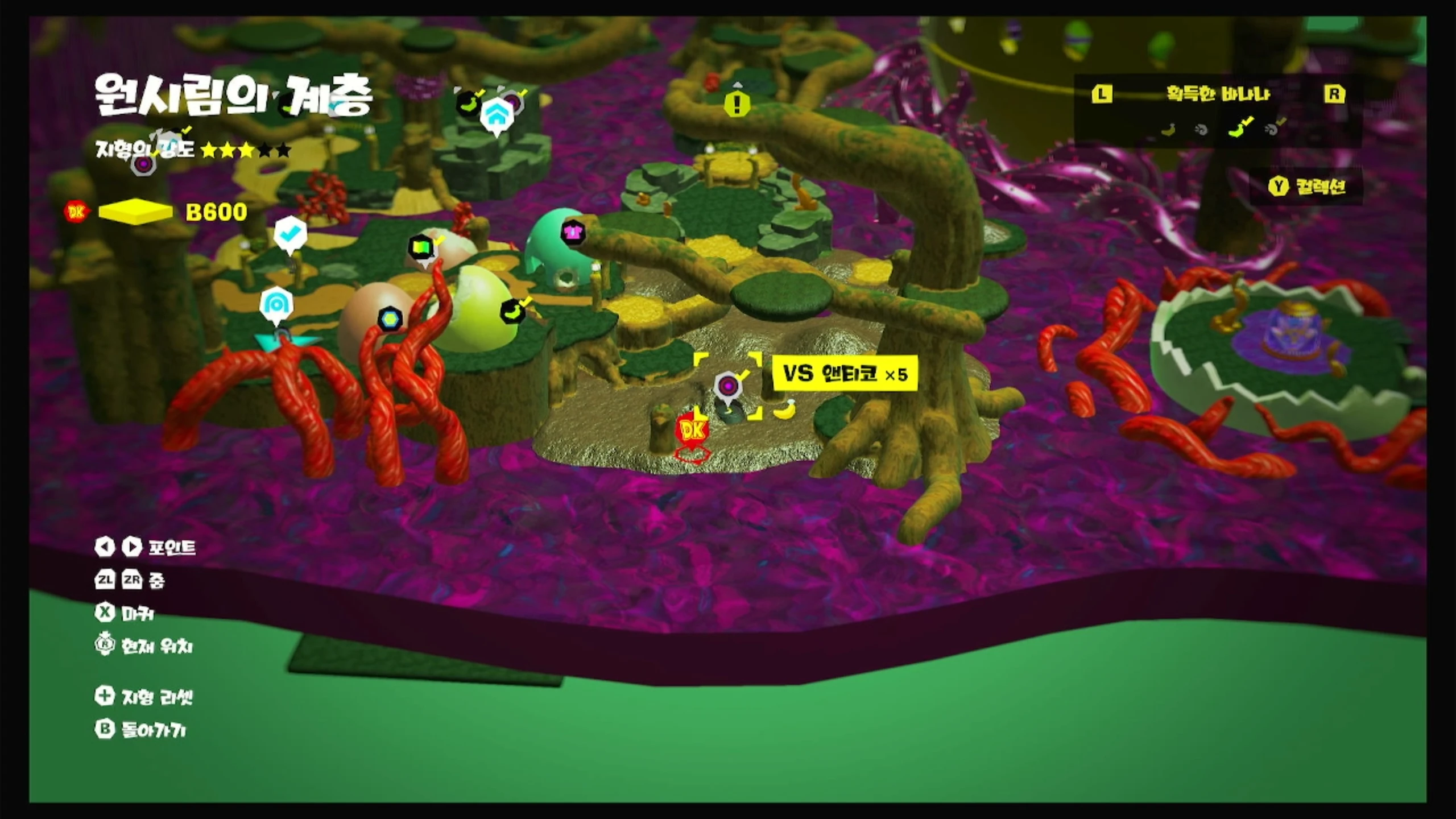Open the pink shirt shop marker
The width and height of the screenshot is (1456, 819).
pyautogui.click(x=572, y=232)
